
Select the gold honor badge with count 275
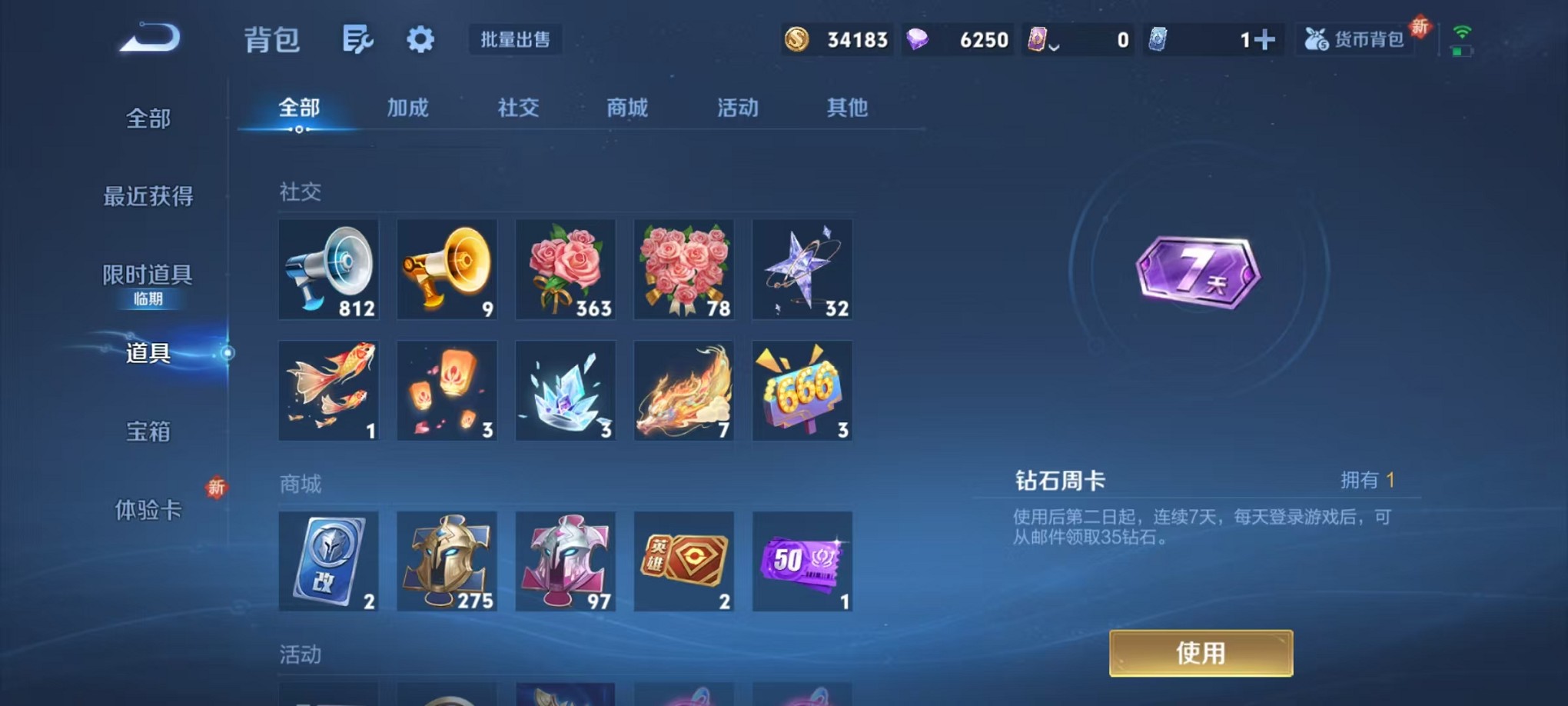point(447,561)
